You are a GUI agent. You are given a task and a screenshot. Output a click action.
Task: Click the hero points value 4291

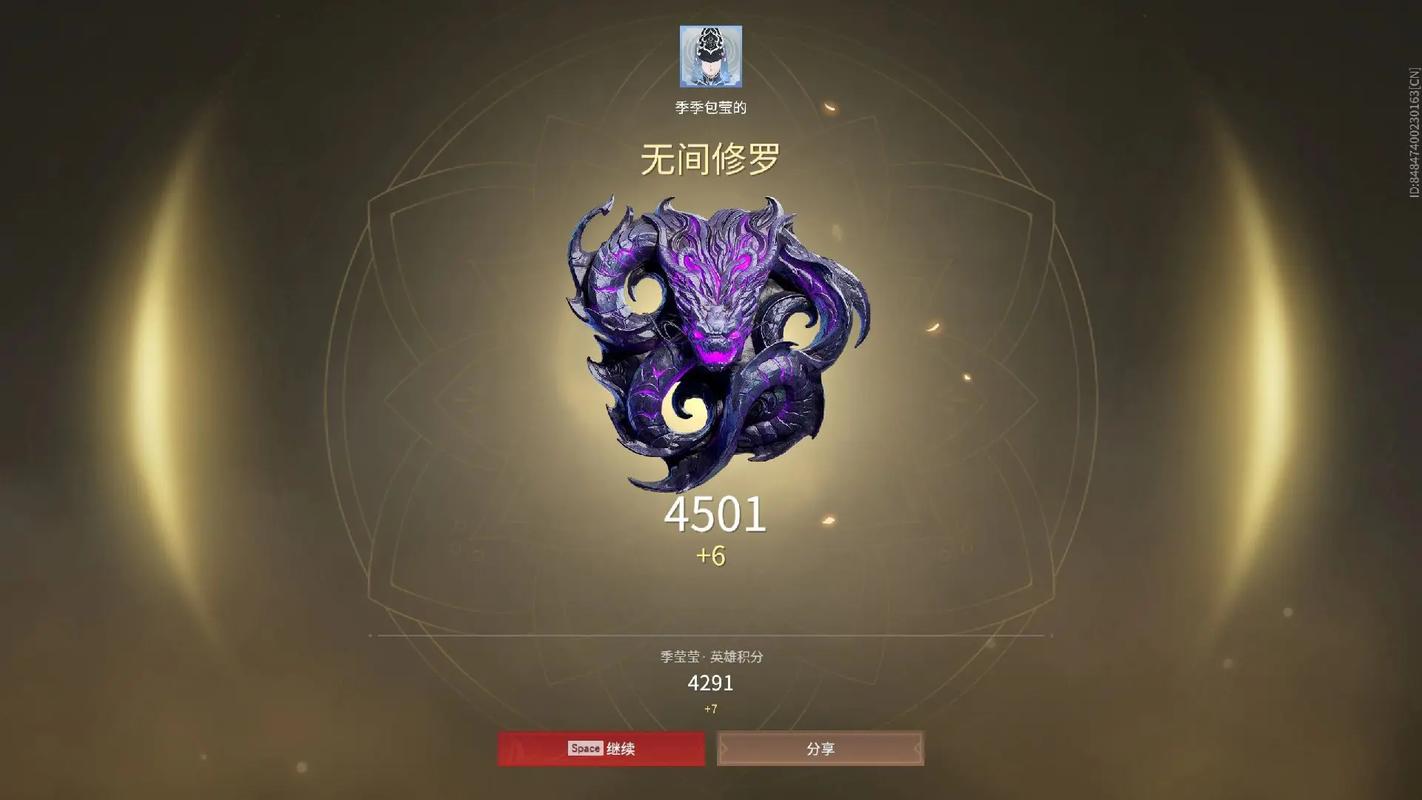[710, 684]
